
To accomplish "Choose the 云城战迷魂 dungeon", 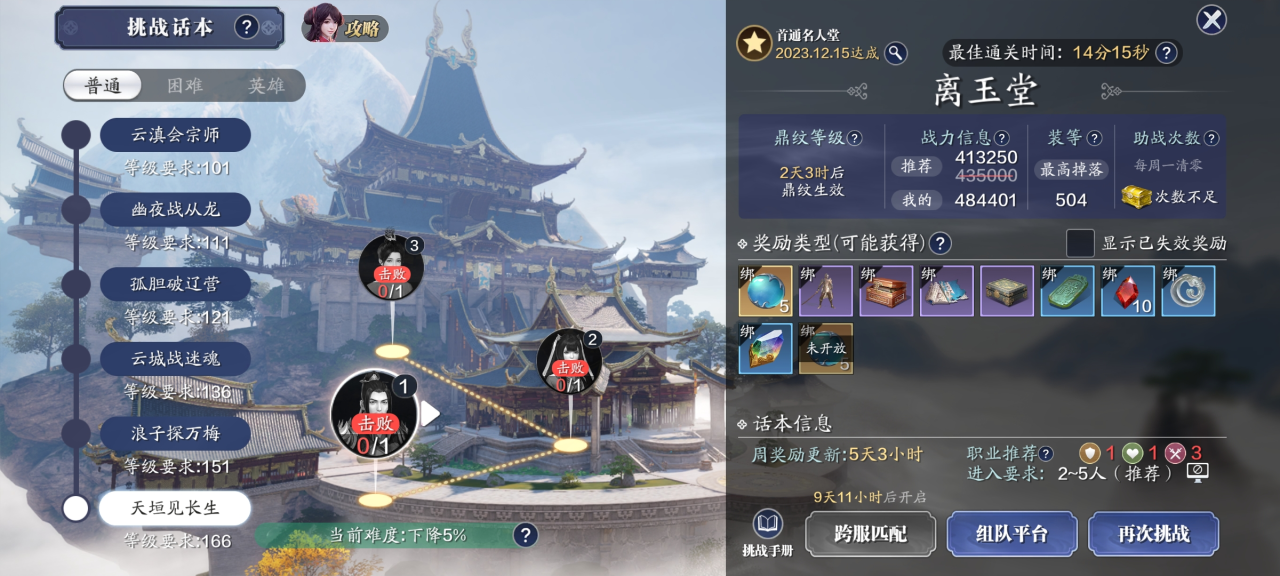I will click(175, 358).
